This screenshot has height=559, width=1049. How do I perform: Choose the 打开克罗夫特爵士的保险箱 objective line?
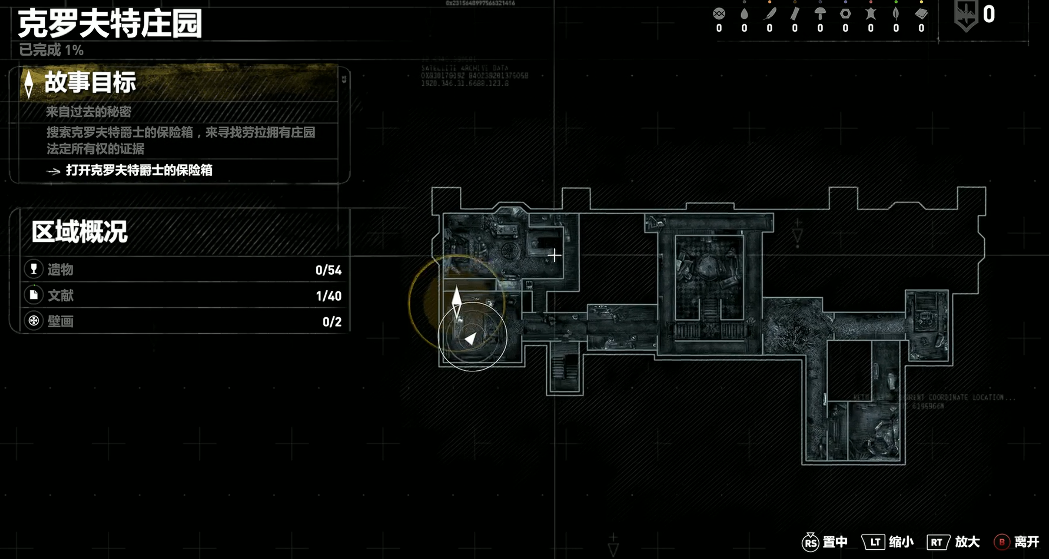tap(139, 171)
